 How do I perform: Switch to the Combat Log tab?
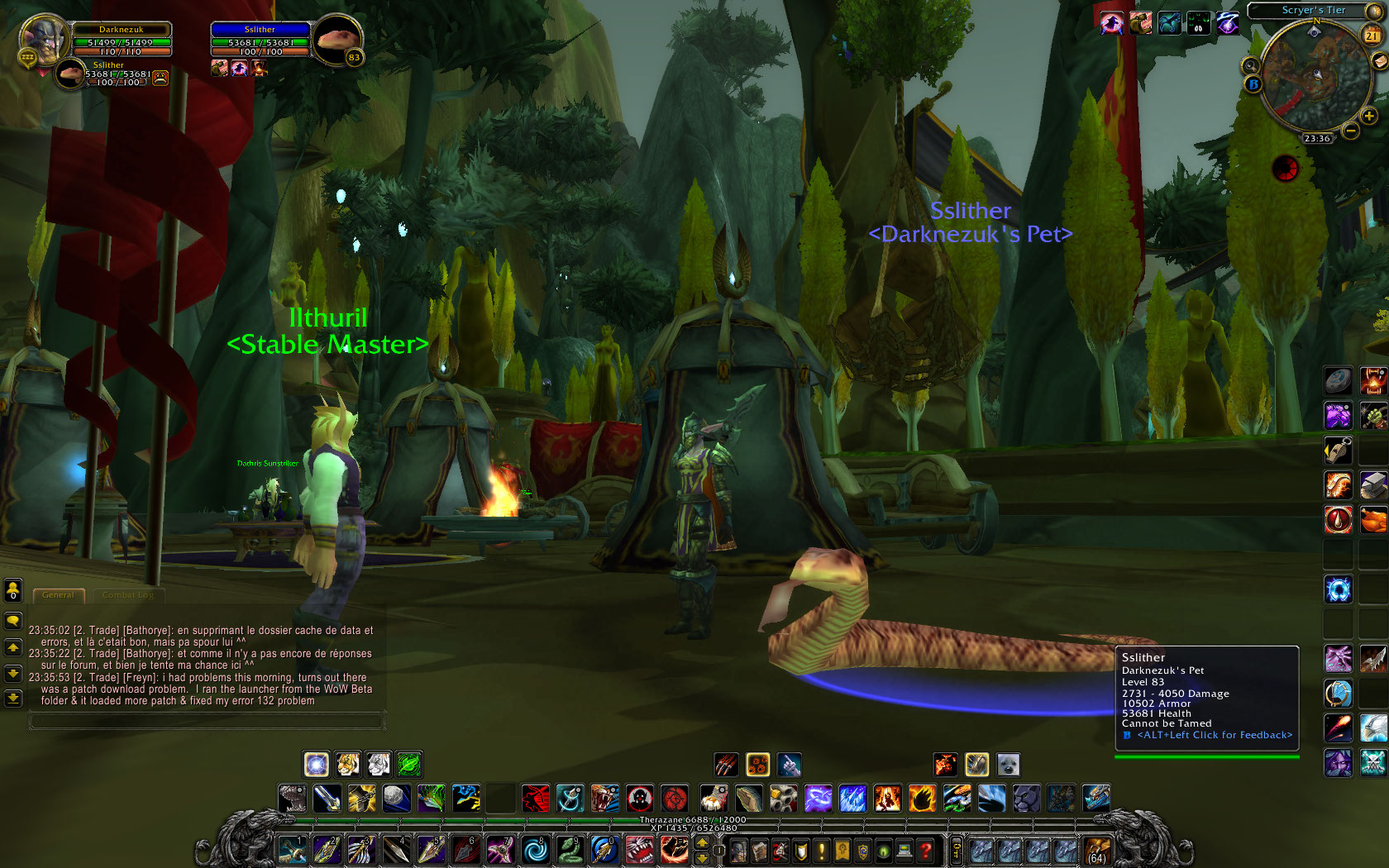click(127, 595)
